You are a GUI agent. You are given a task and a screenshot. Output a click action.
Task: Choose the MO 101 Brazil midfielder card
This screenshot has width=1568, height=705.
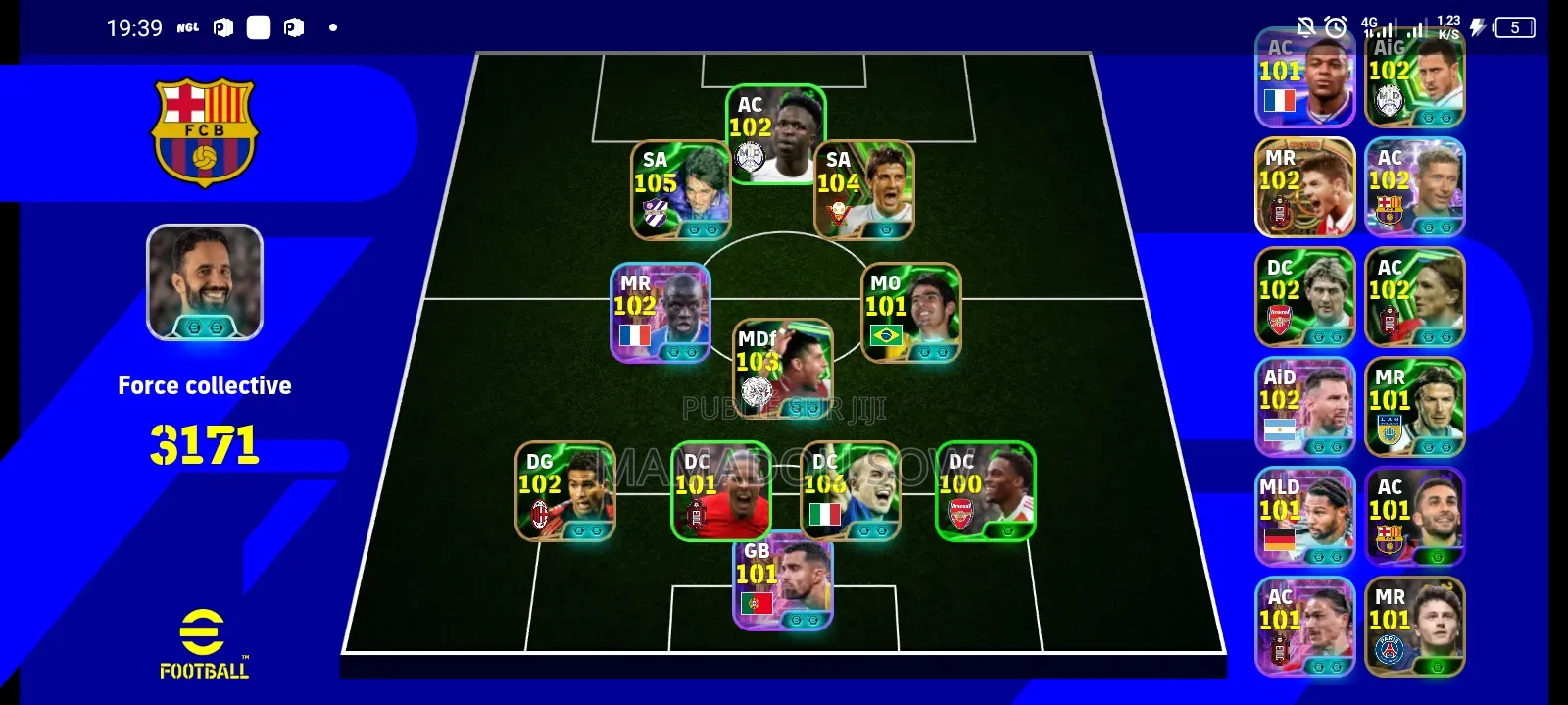click(x=910, y=313)
